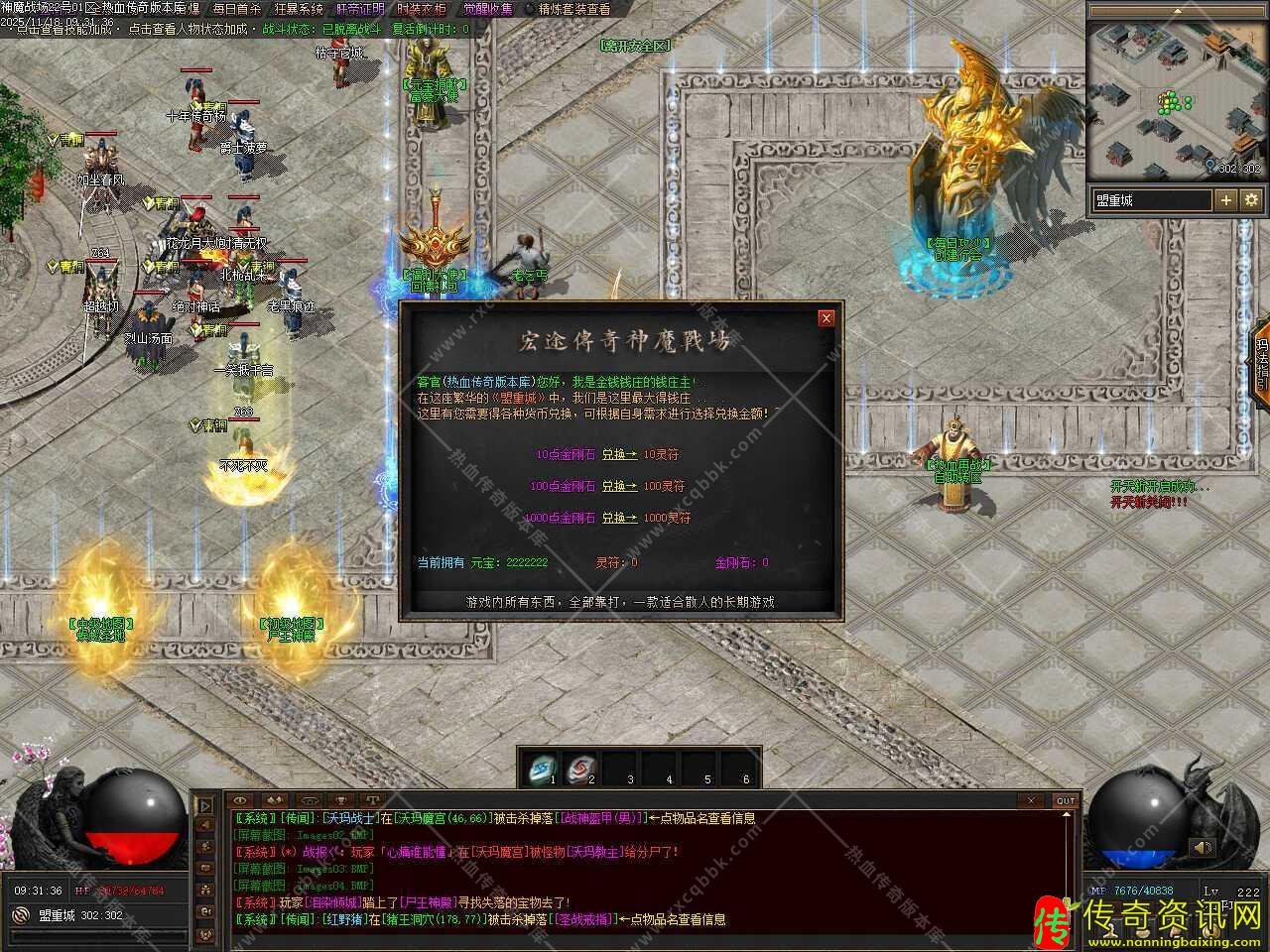Open the 每日首杀 menu
Viewport: 1270px width, 952px height.
236,9
